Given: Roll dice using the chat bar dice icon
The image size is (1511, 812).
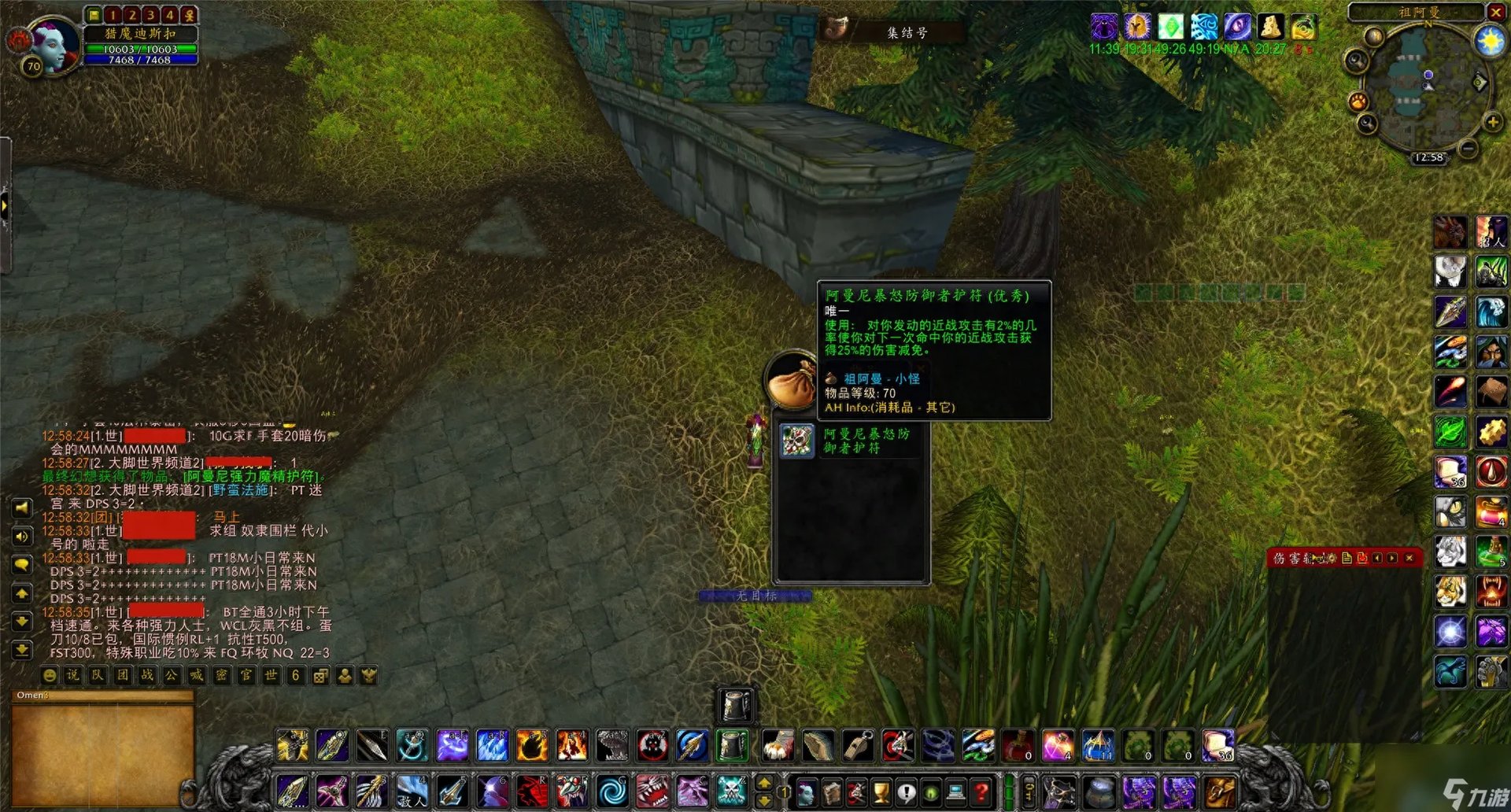Looking at the screenshot, I should point(320,675).
